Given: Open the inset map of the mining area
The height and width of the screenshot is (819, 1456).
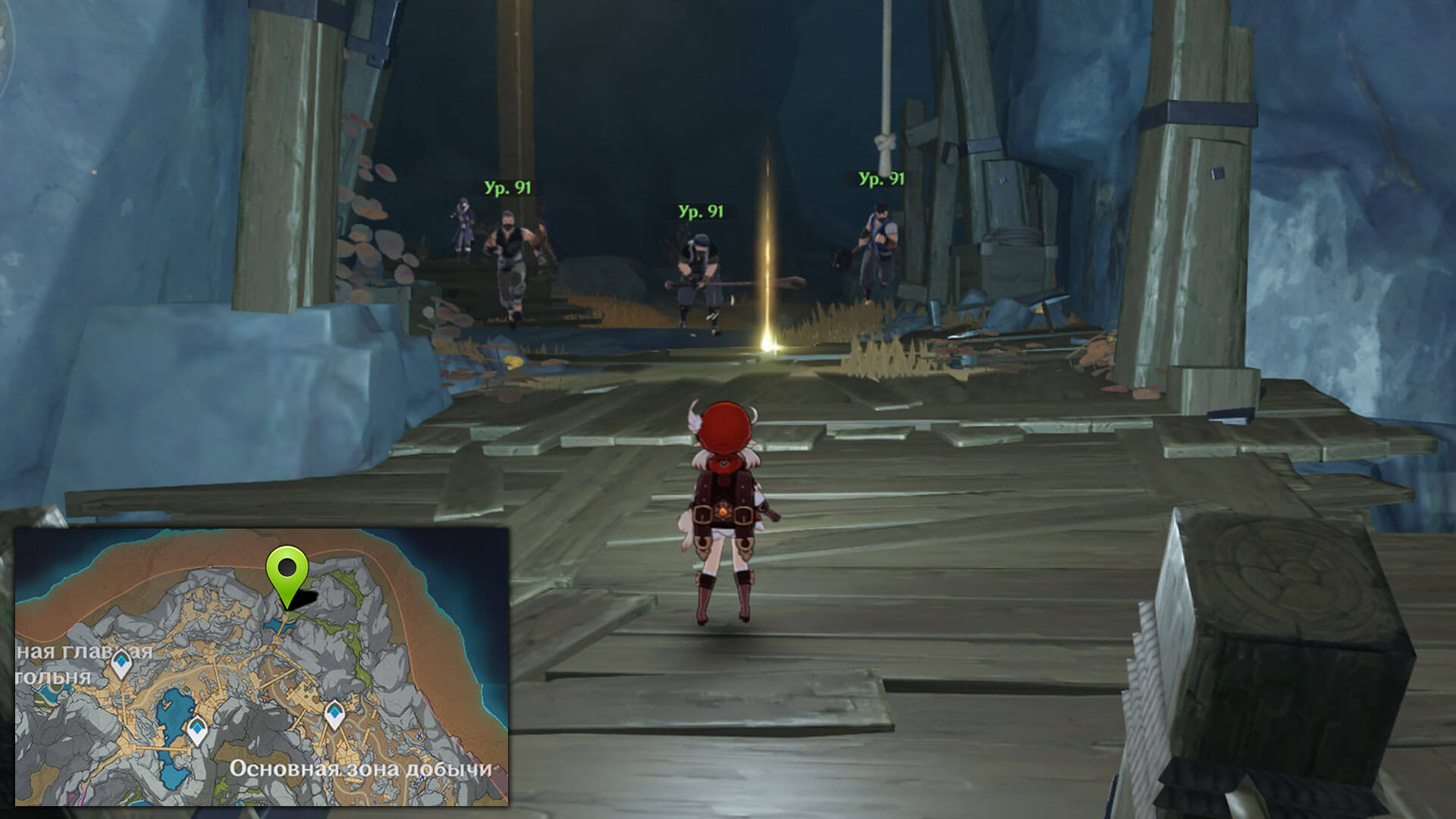Looking at the screenshot, I should tap(262, 667).
